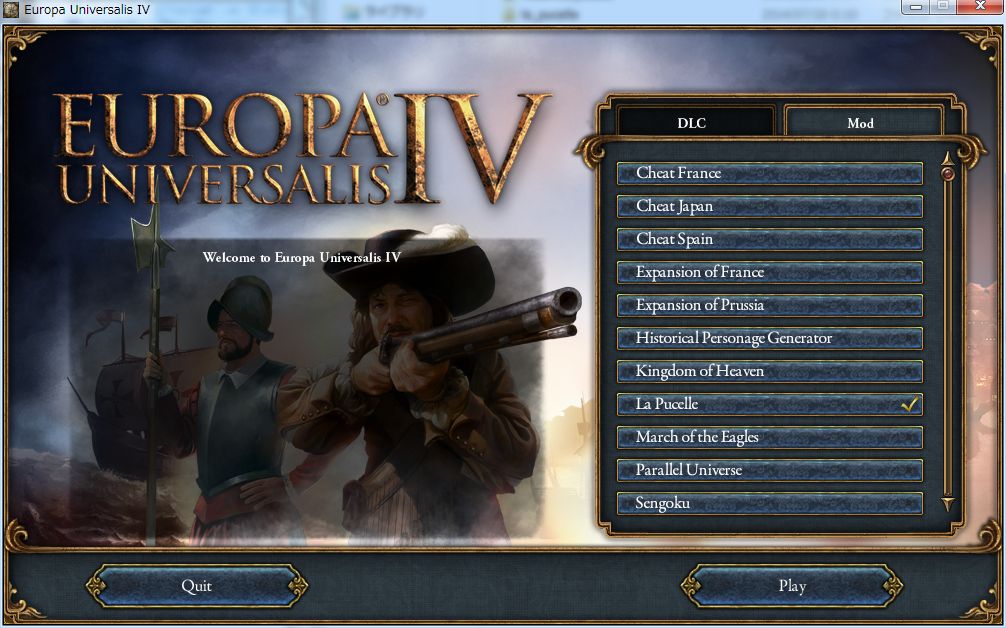Click the mod list scrollbar's down arrow
The height and width of the screenshot is (628, 1006).
point(948,503)
